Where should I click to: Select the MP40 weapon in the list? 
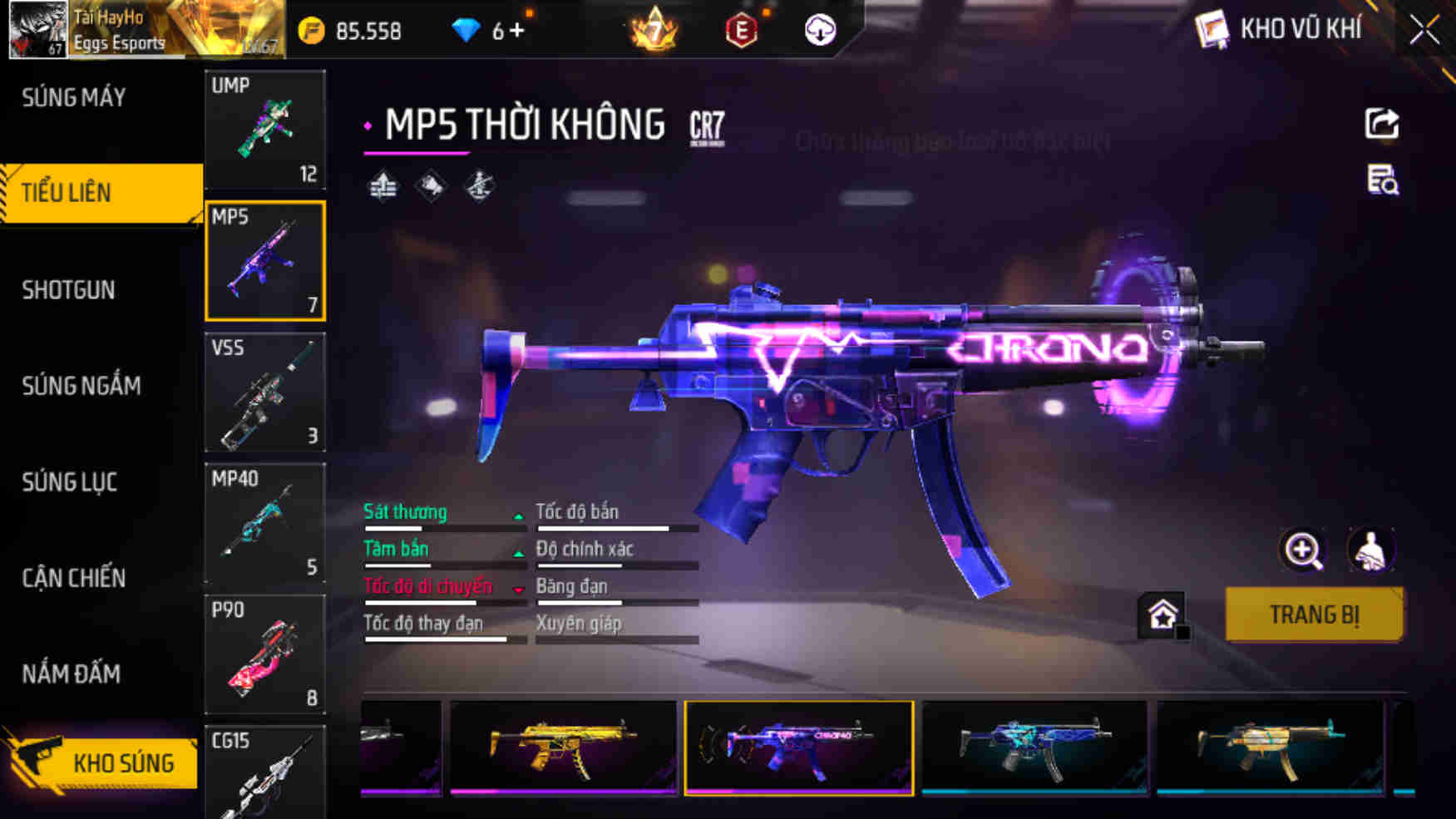coord(264,524)
